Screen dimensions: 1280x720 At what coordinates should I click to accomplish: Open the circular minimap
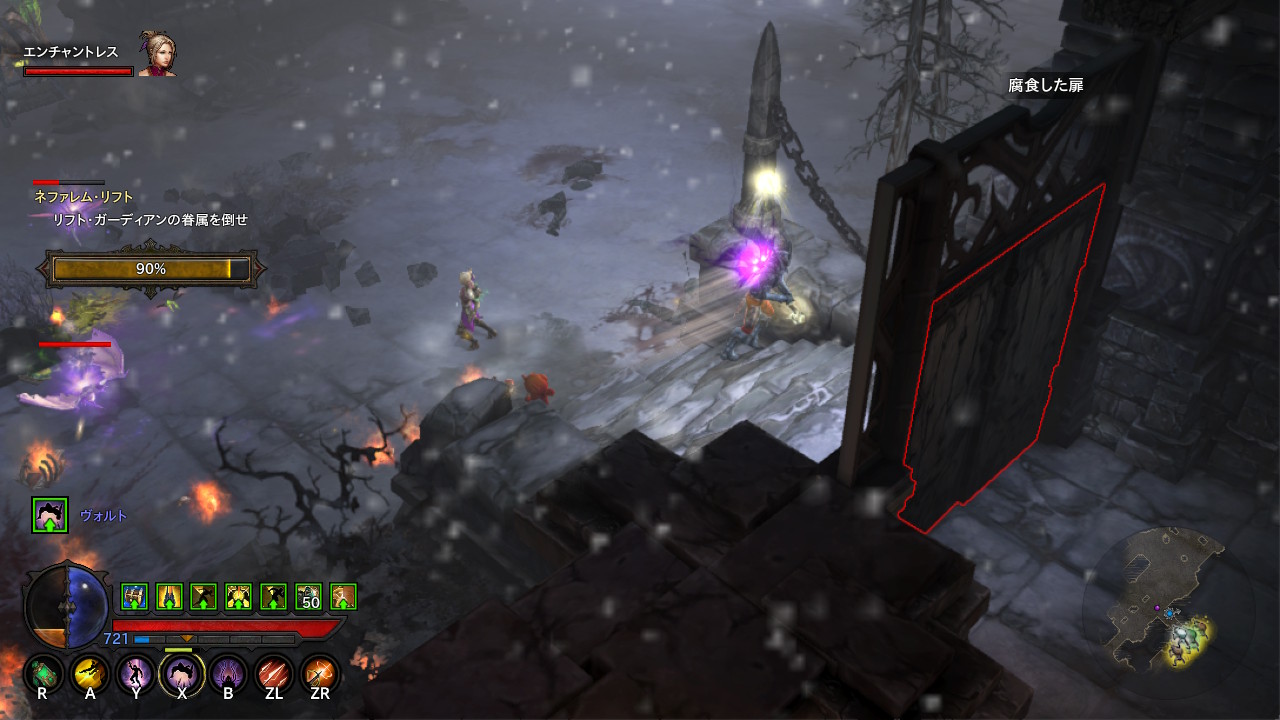tap(1160, 602)
